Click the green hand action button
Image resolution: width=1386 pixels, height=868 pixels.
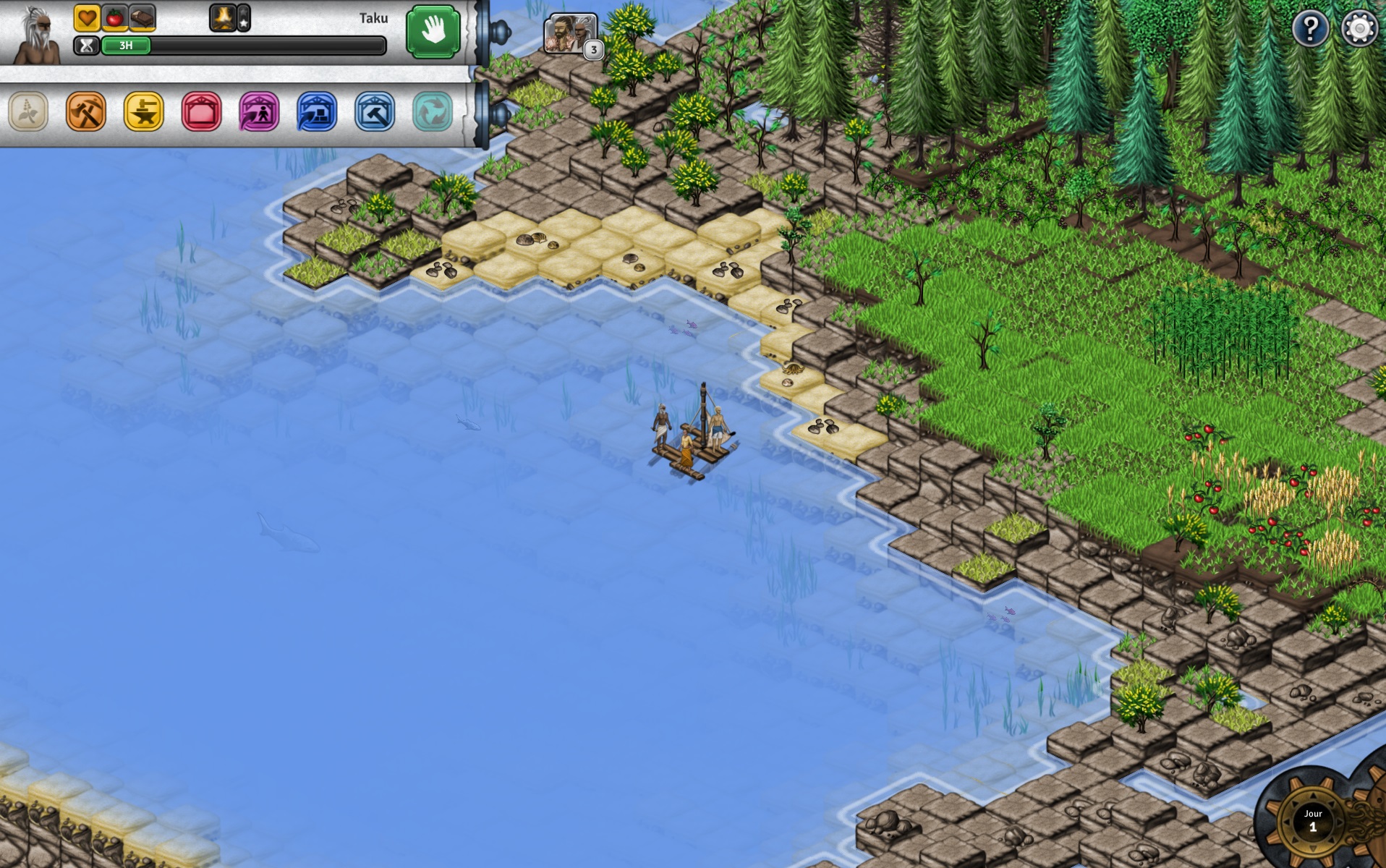click(x=433, y=32)
